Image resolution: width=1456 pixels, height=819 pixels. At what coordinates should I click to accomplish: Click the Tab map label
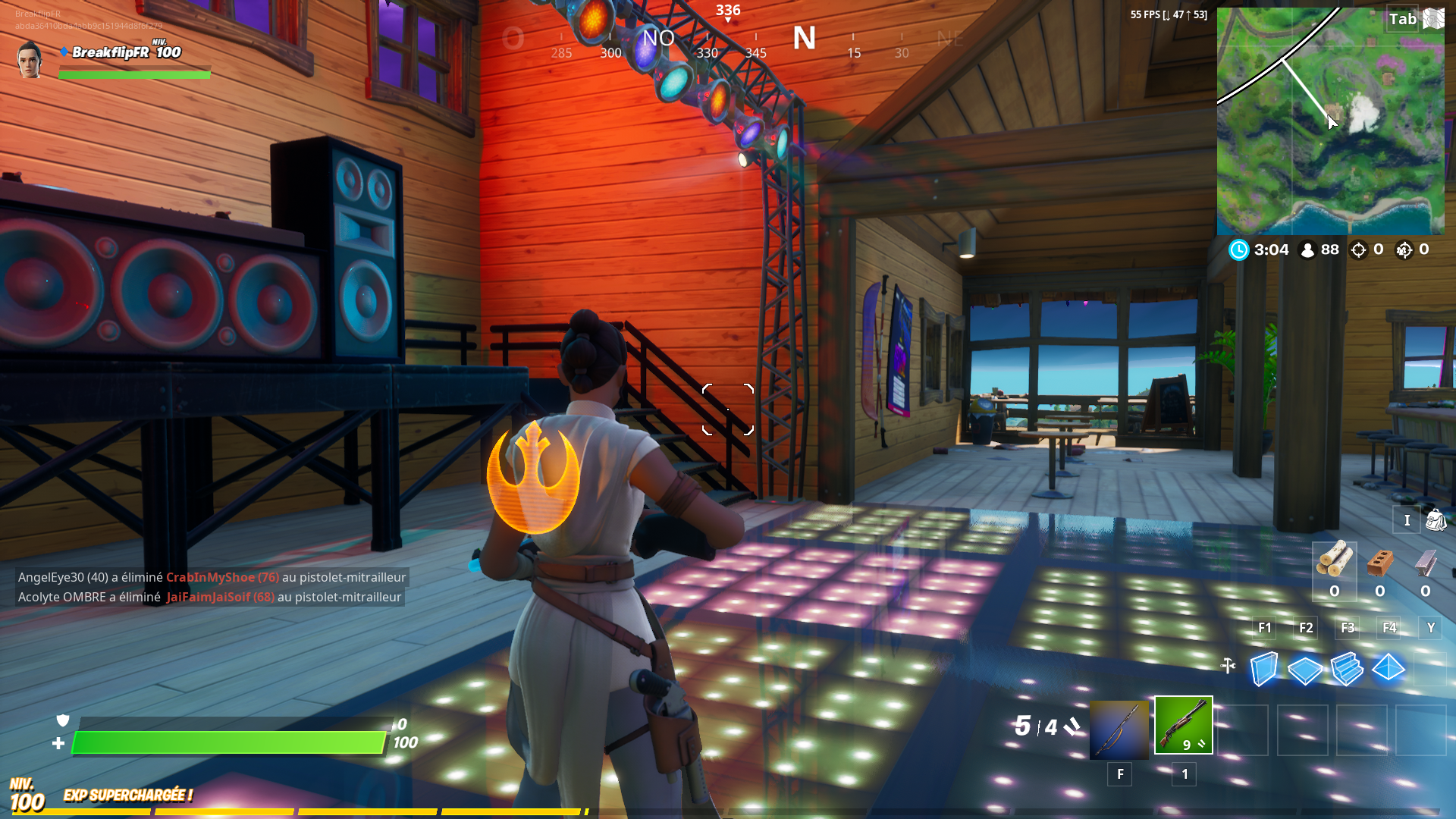1401,20
